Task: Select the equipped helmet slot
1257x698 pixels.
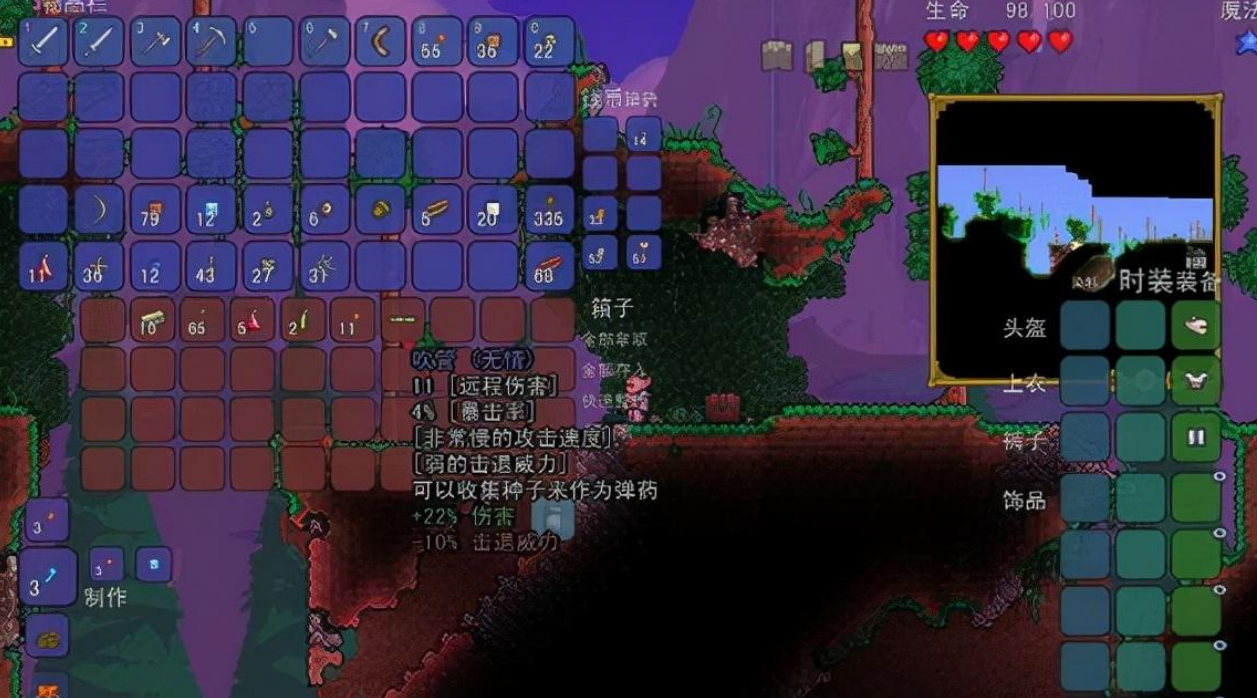Action: coord(1195,325)
